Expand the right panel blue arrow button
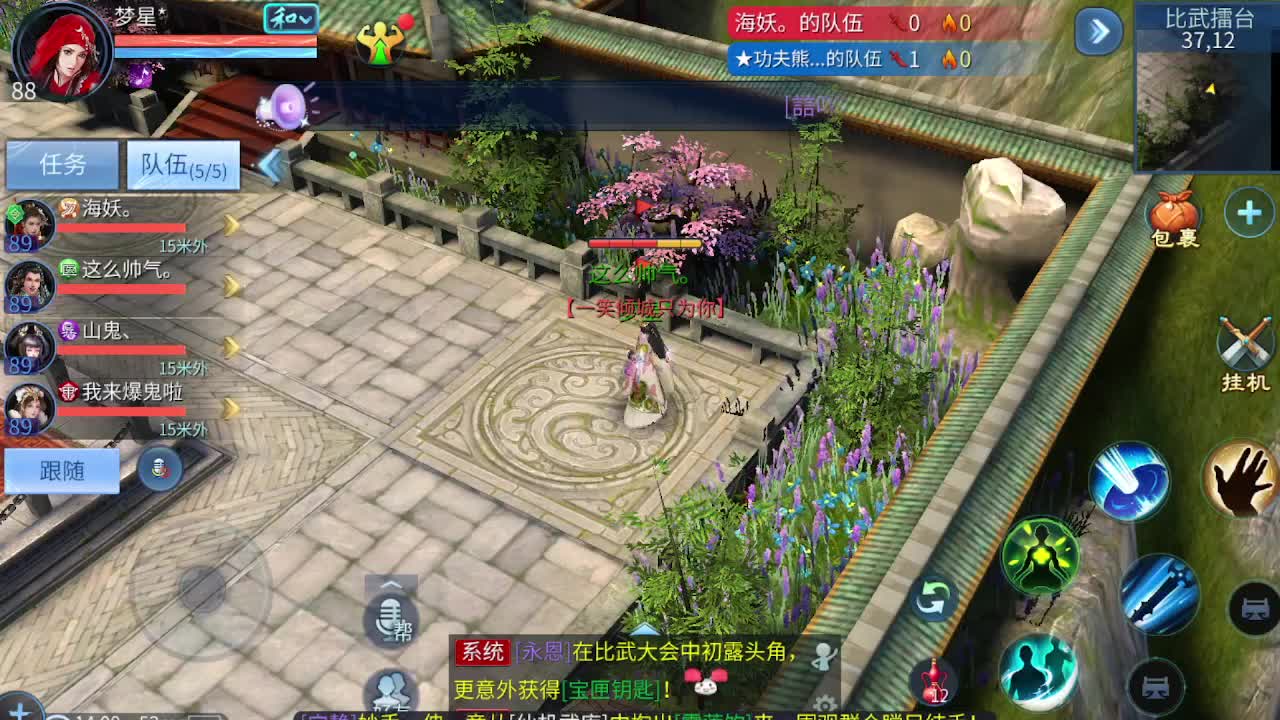 tap(1096, 33)
